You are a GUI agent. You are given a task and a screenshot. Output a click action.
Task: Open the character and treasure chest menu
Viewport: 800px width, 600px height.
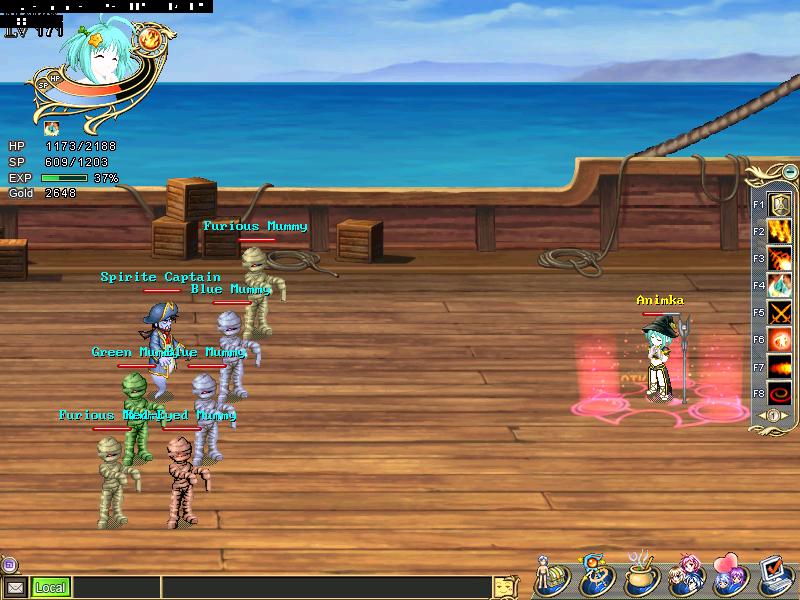[552, 577]
